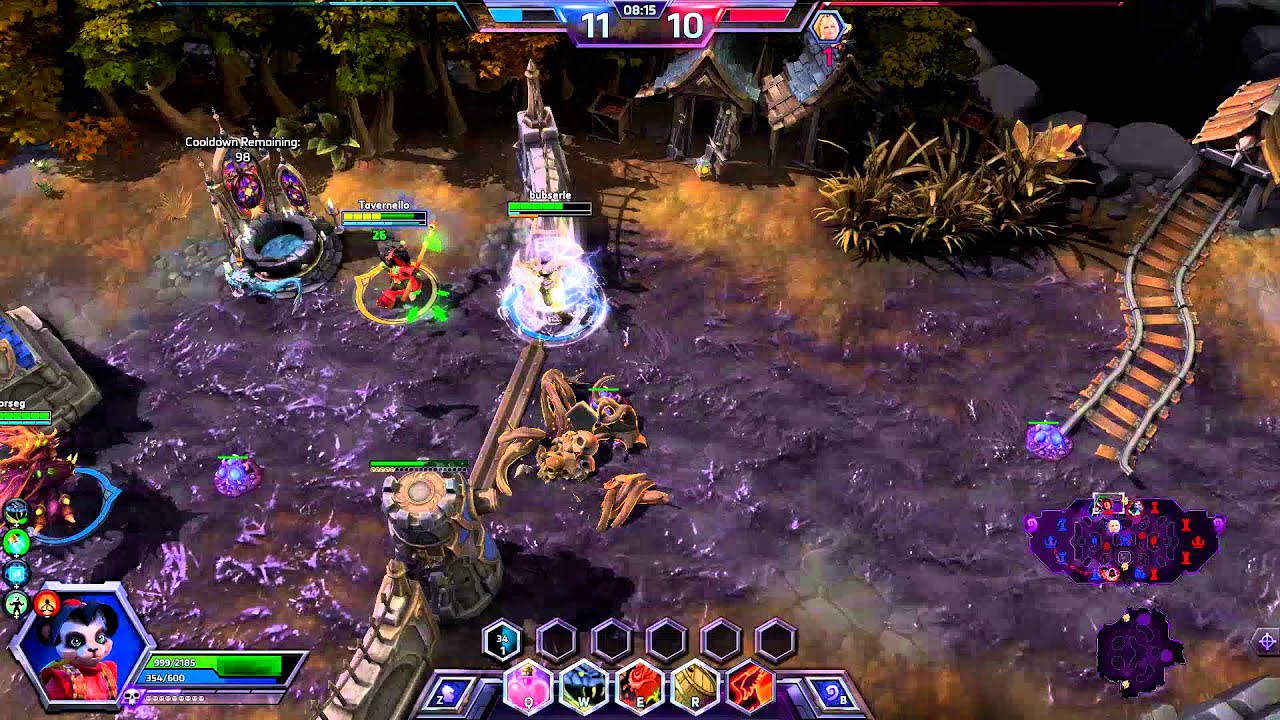Select the enemy hero portrait by the score
The width and height of the screenshot is (1280, 720).
(829, 29)
